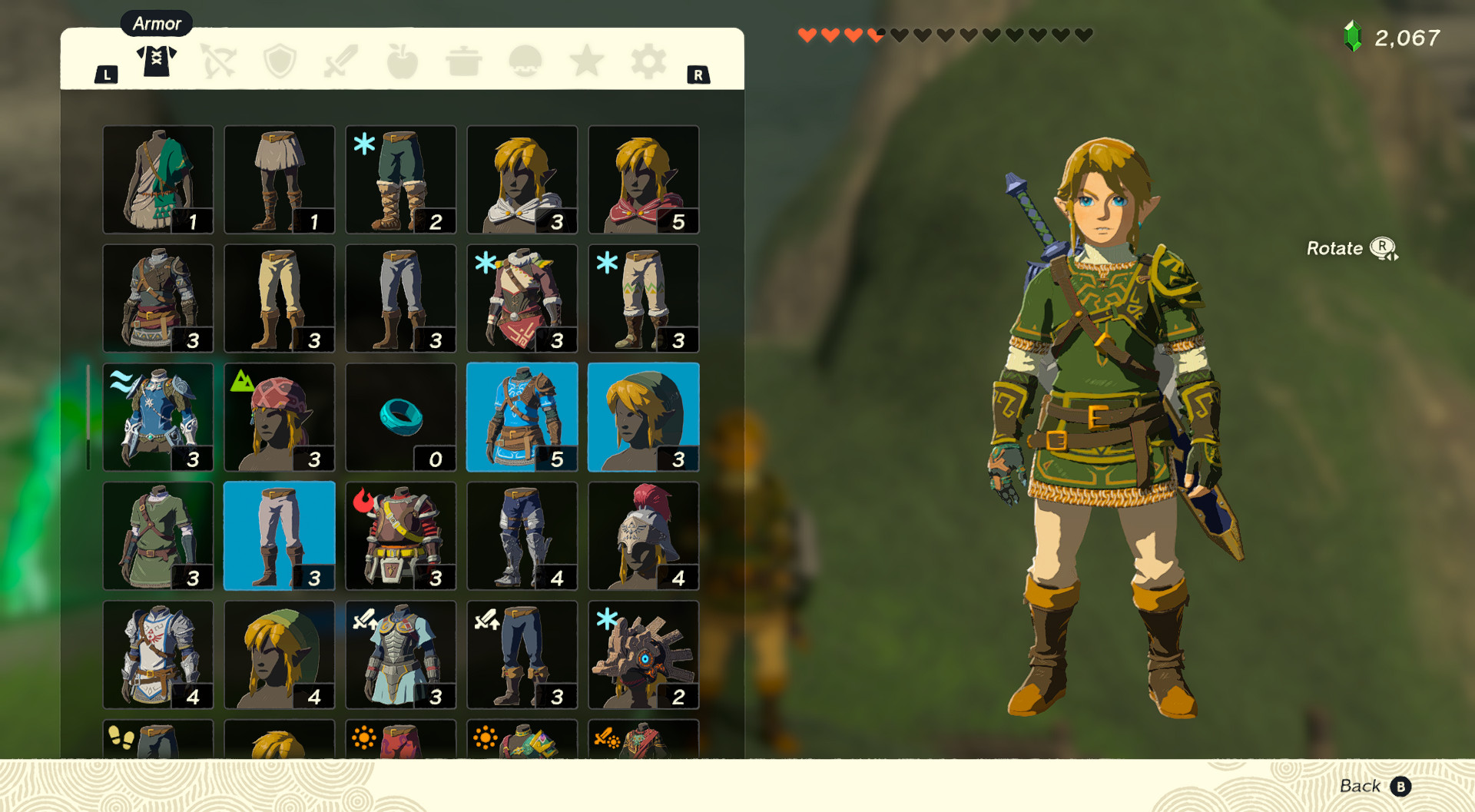Click the Armor tab label
Viewport: 1475px width, 812px height.
coord(157,23)
